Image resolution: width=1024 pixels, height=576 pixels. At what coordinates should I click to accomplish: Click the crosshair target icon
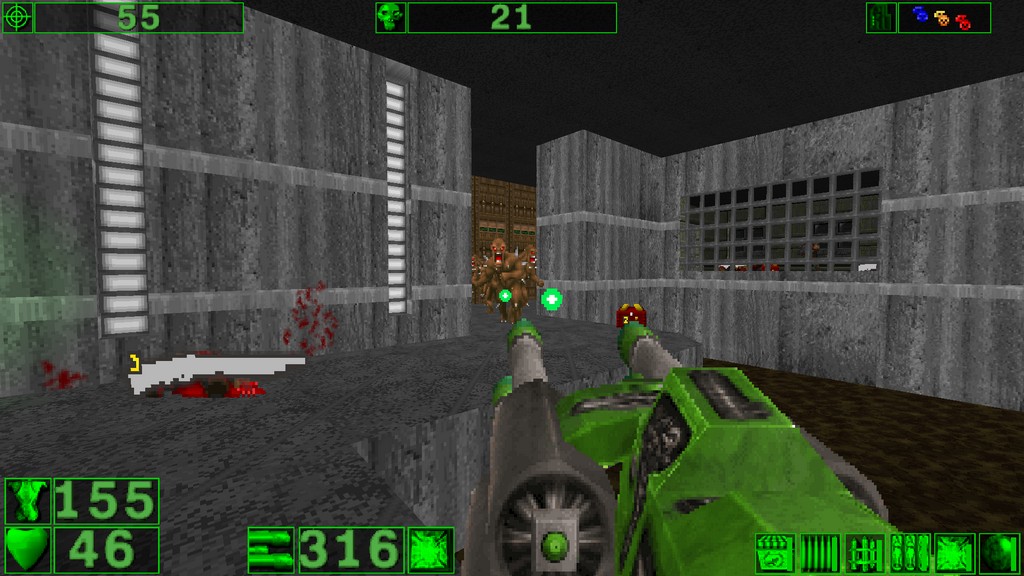[18, 17]
